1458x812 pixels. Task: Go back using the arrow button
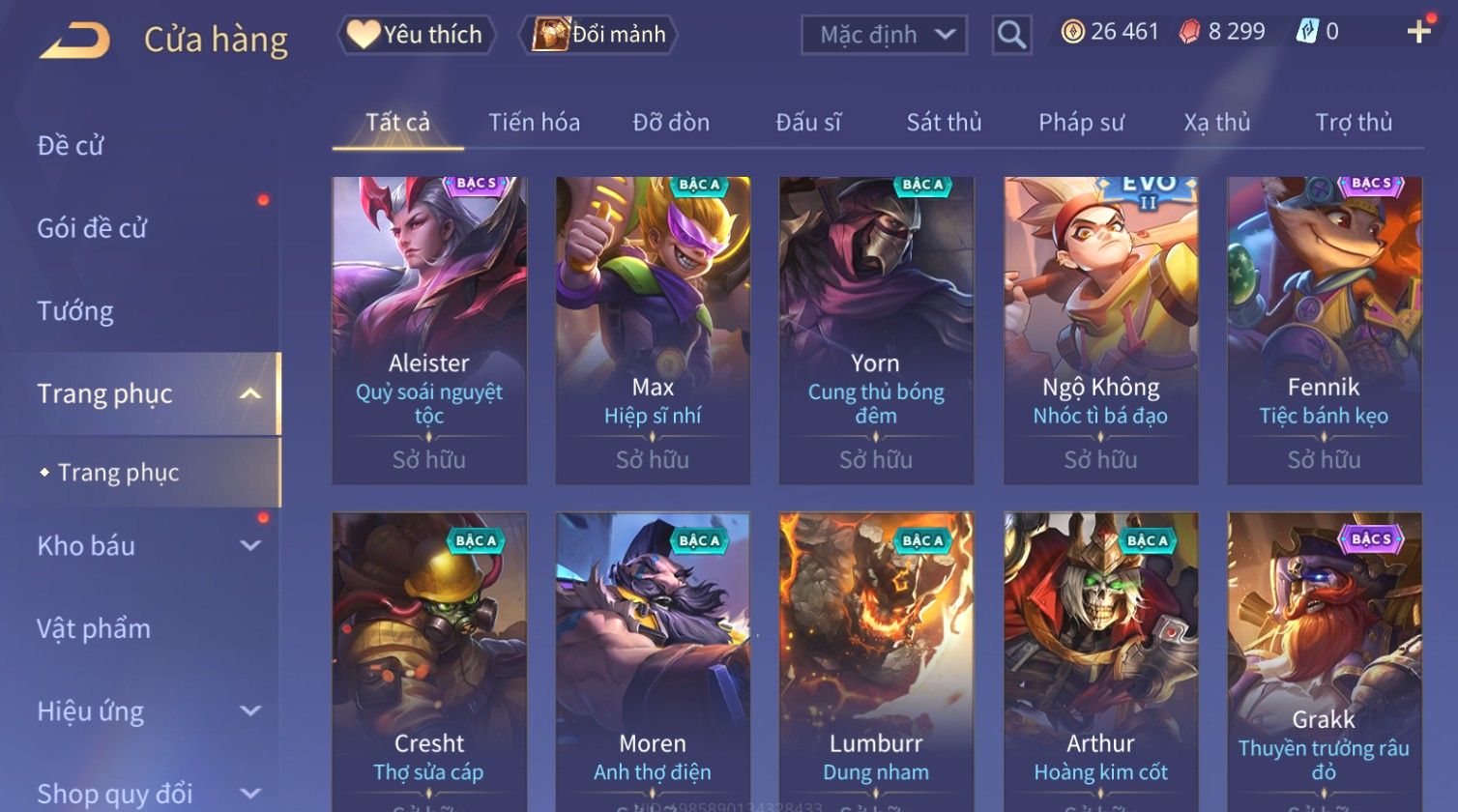(74, 40)
